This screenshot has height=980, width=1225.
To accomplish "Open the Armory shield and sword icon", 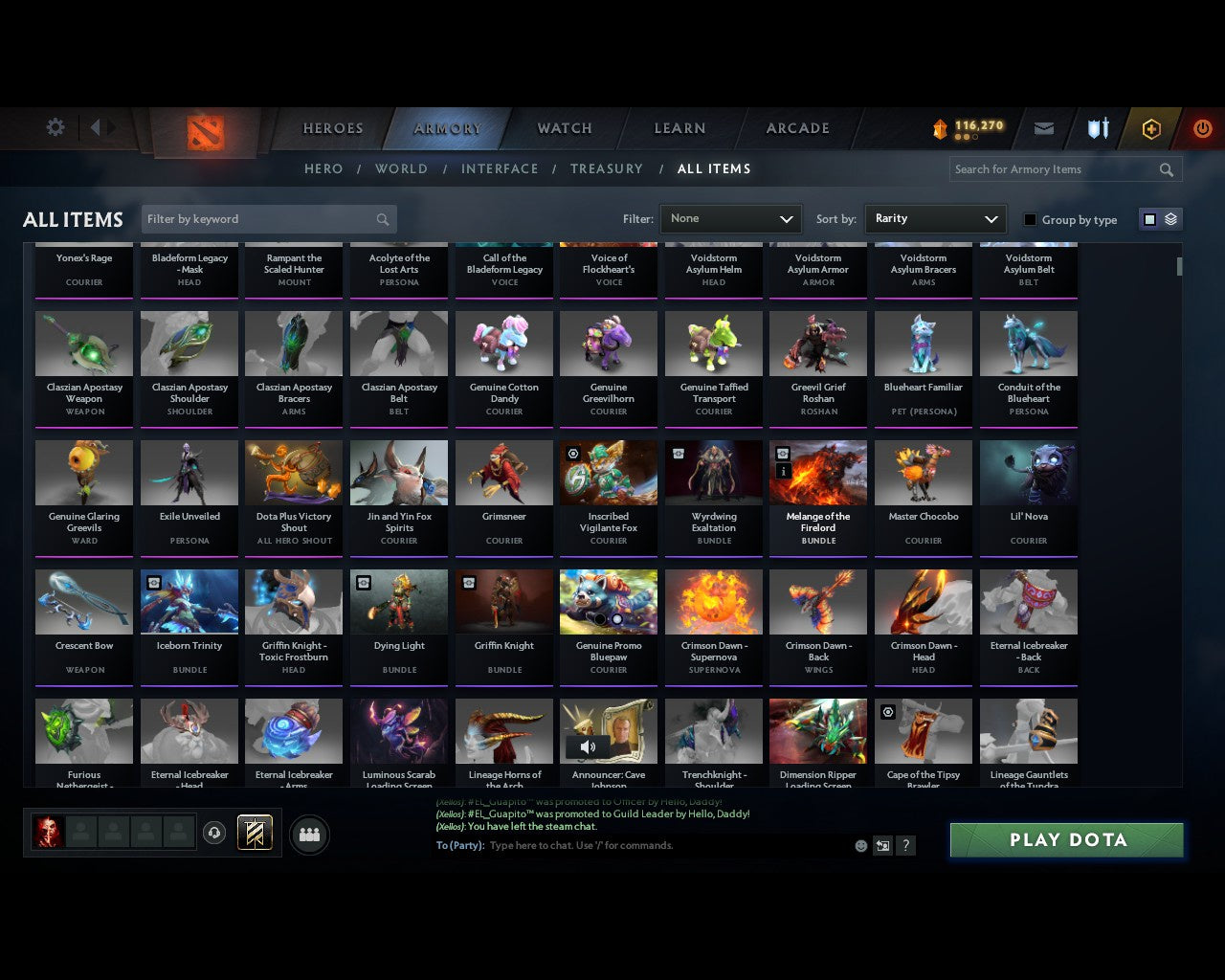I will [1097, 127].
